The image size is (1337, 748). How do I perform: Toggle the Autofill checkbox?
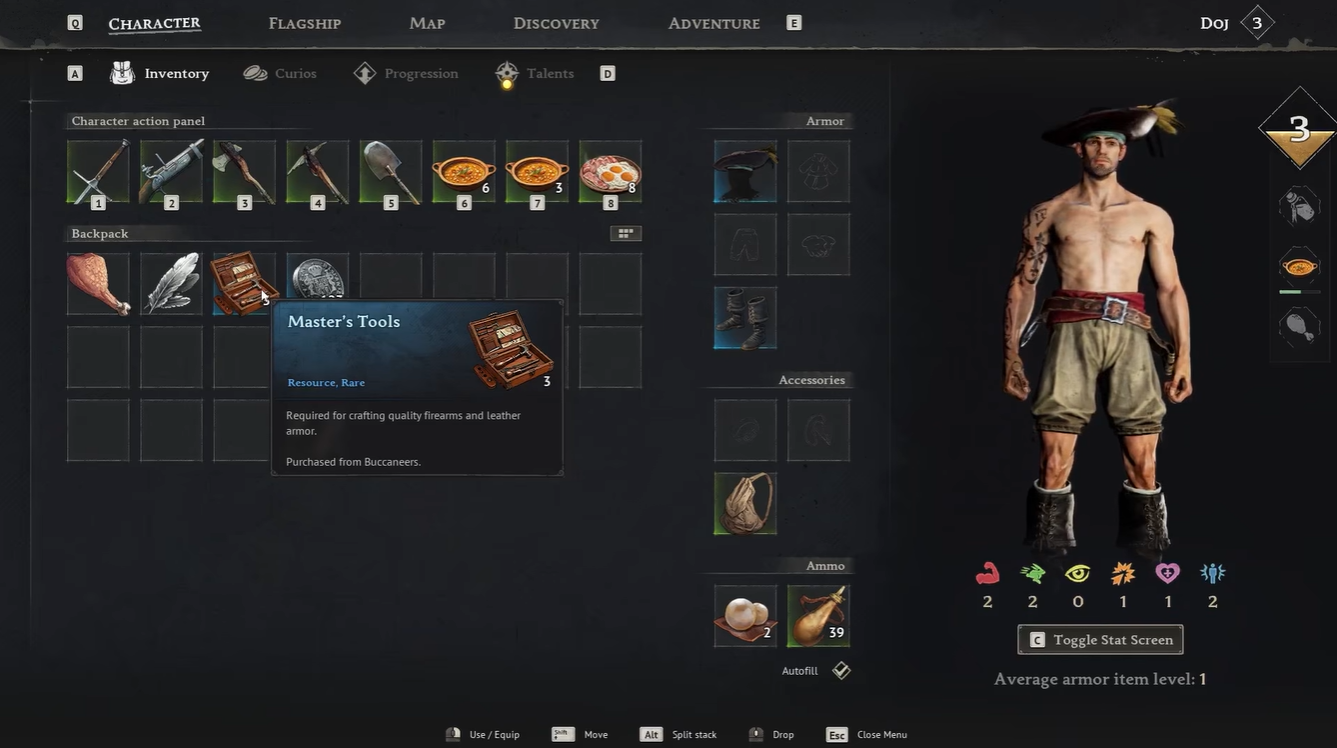pyautogui.click(x=841, y=671)
